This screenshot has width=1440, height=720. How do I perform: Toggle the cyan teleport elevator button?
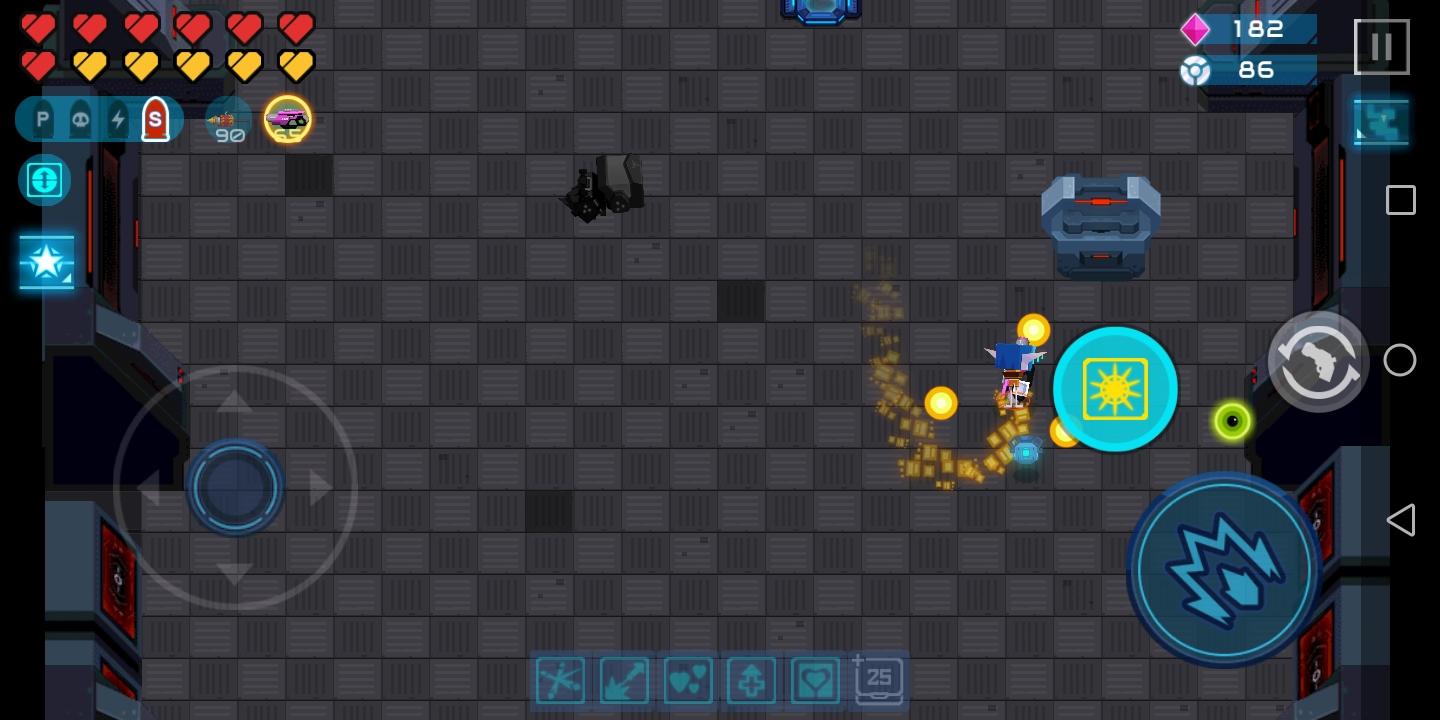[44, 181]
